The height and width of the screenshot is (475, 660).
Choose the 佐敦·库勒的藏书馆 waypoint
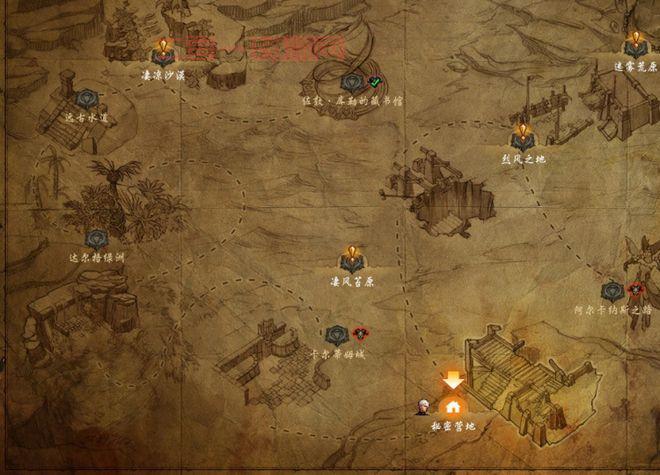tap(352, 83)
